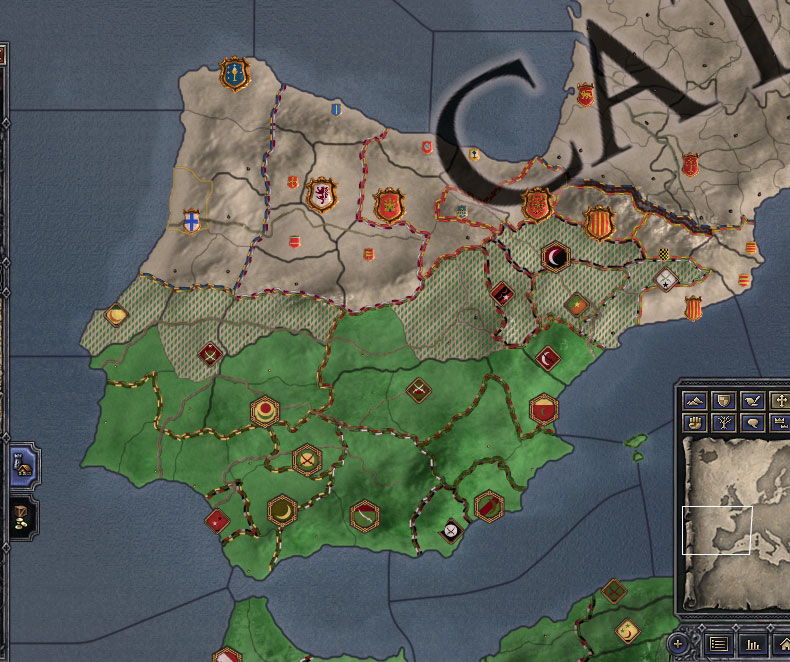Image resolution: width=790 pixels, height=662 pixels.
Task: Select the blue shield with white cross
Action: [x=190, y=221]
